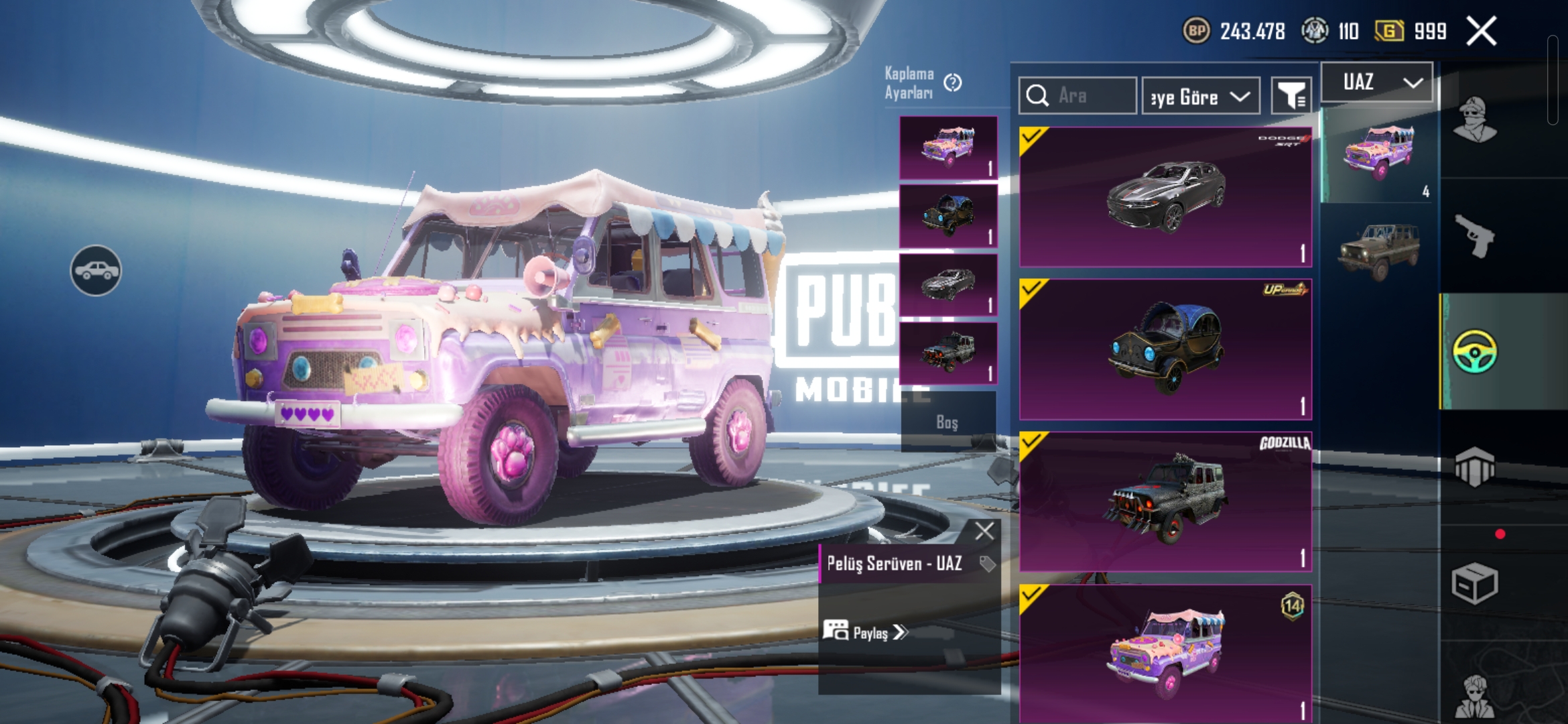This screenshot has width=1568, height=724.
Task: Open Kaplama Ayarları help icon
Action: point(952,83)
